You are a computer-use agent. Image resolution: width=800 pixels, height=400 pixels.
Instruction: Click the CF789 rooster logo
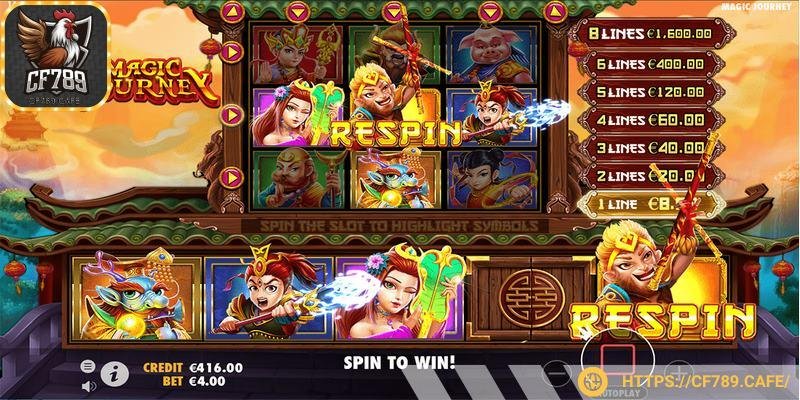tap(62, 55)
